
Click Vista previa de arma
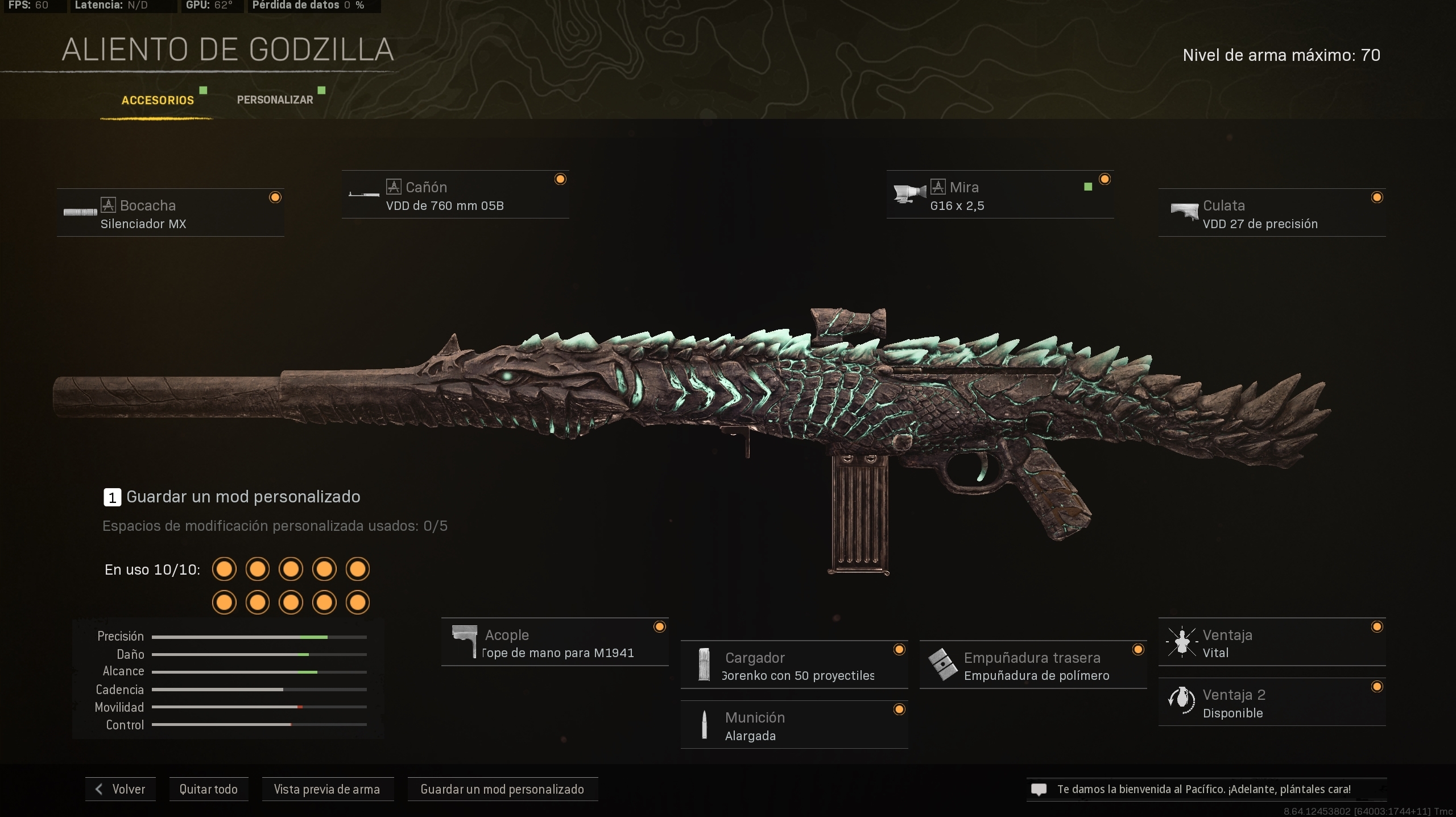327,789
